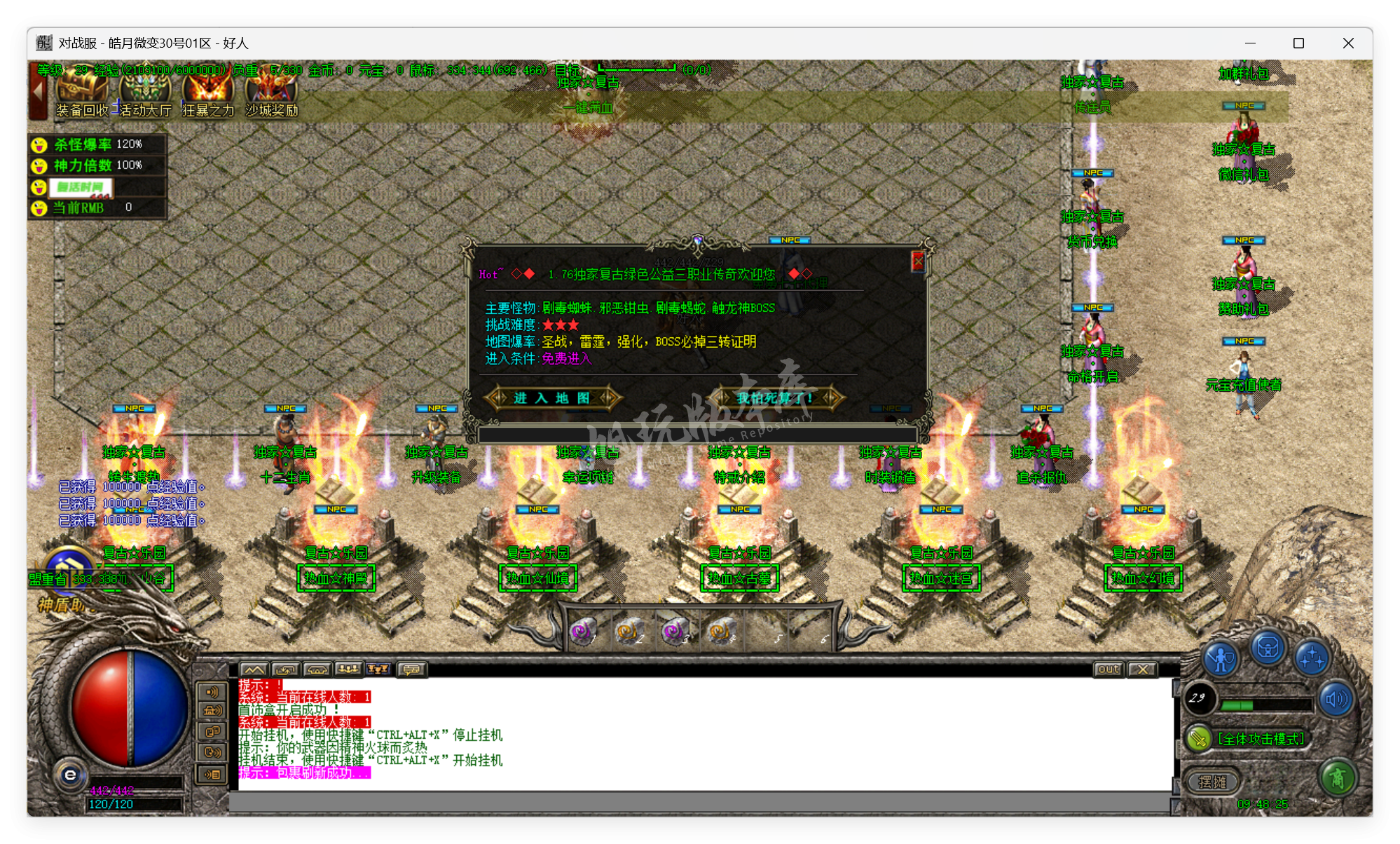The height and width of the screenshot is (844, 1400).
Task: Open the inventory bag icon bottom right
Action: pos(1269,648)
